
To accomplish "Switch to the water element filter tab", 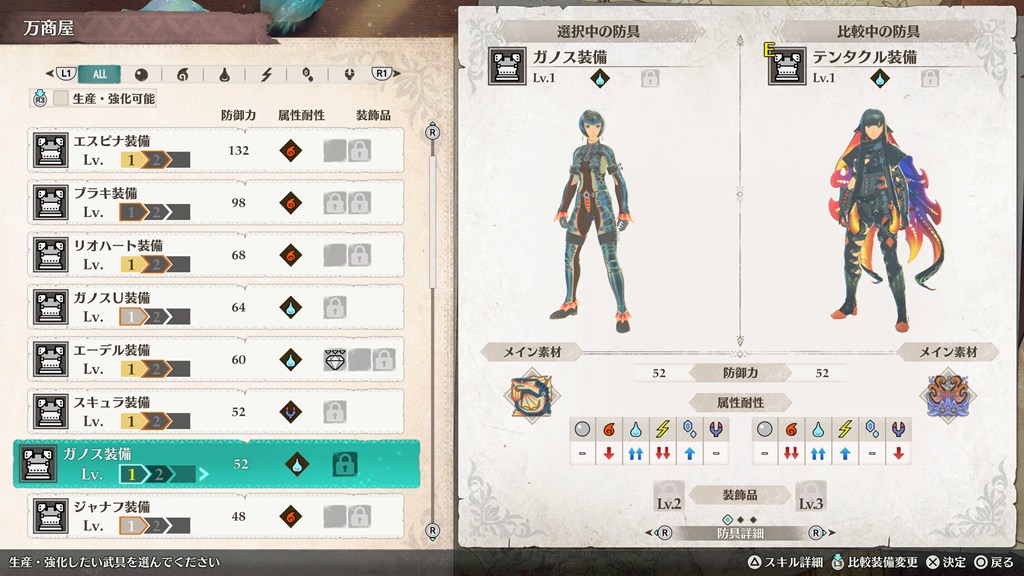I will click(225, 73).
